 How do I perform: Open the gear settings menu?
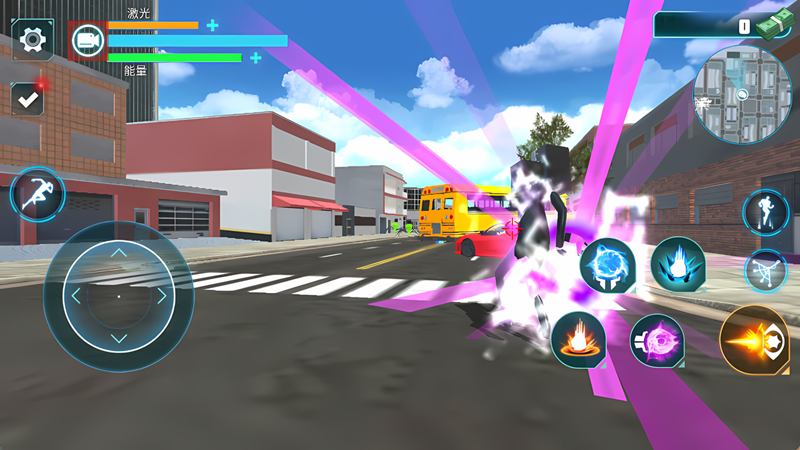click(x=33, y=40)
